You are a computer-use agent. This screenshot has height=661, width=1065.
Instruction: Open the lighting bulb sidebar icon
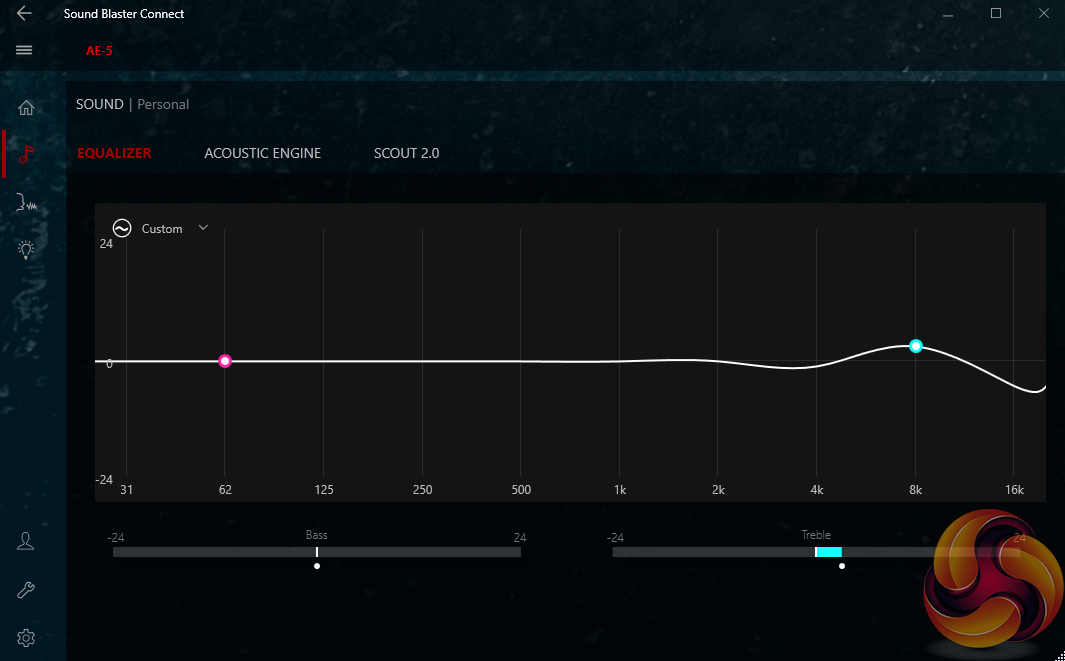click(x=26, y=250)
